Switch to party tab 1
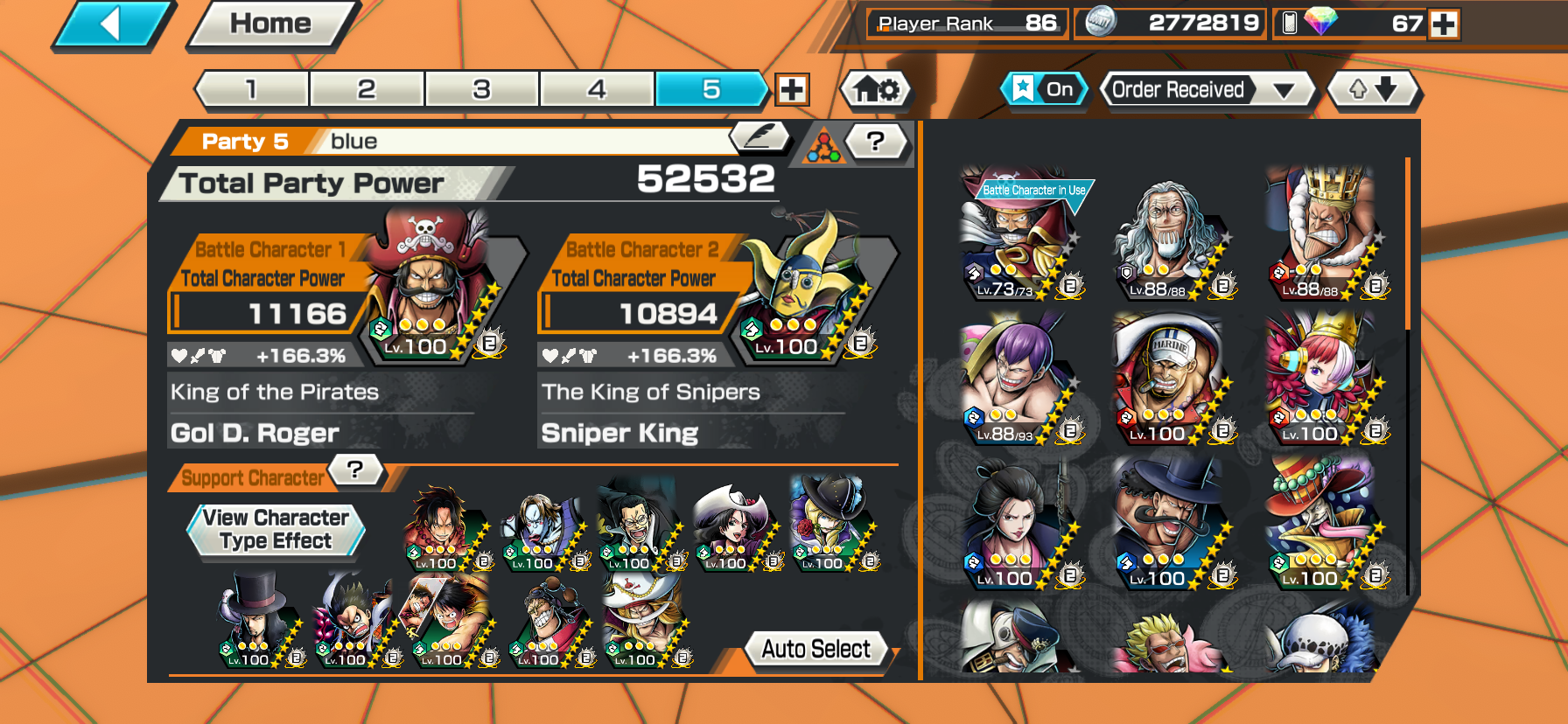 coord(252,89)
